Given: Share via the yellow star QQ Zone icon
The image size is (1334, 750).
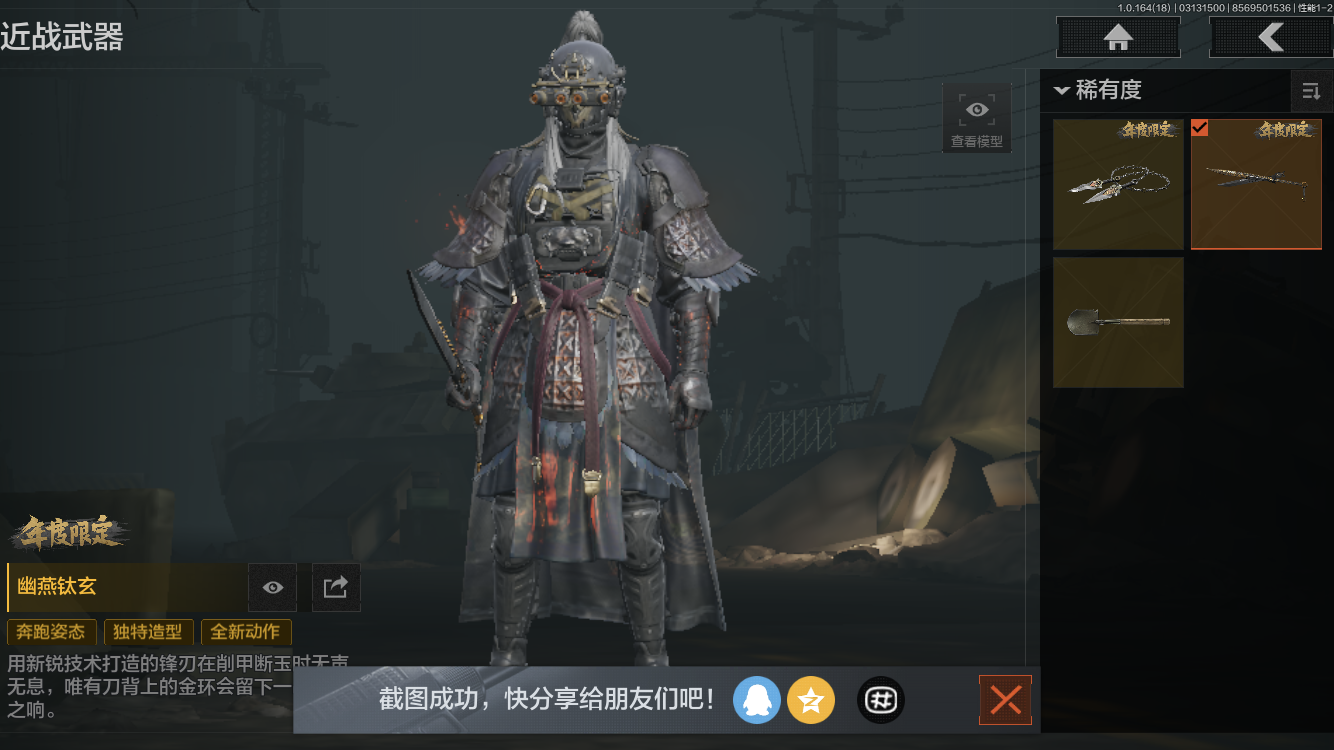Looking at the screenshot, I should [811, 700].
